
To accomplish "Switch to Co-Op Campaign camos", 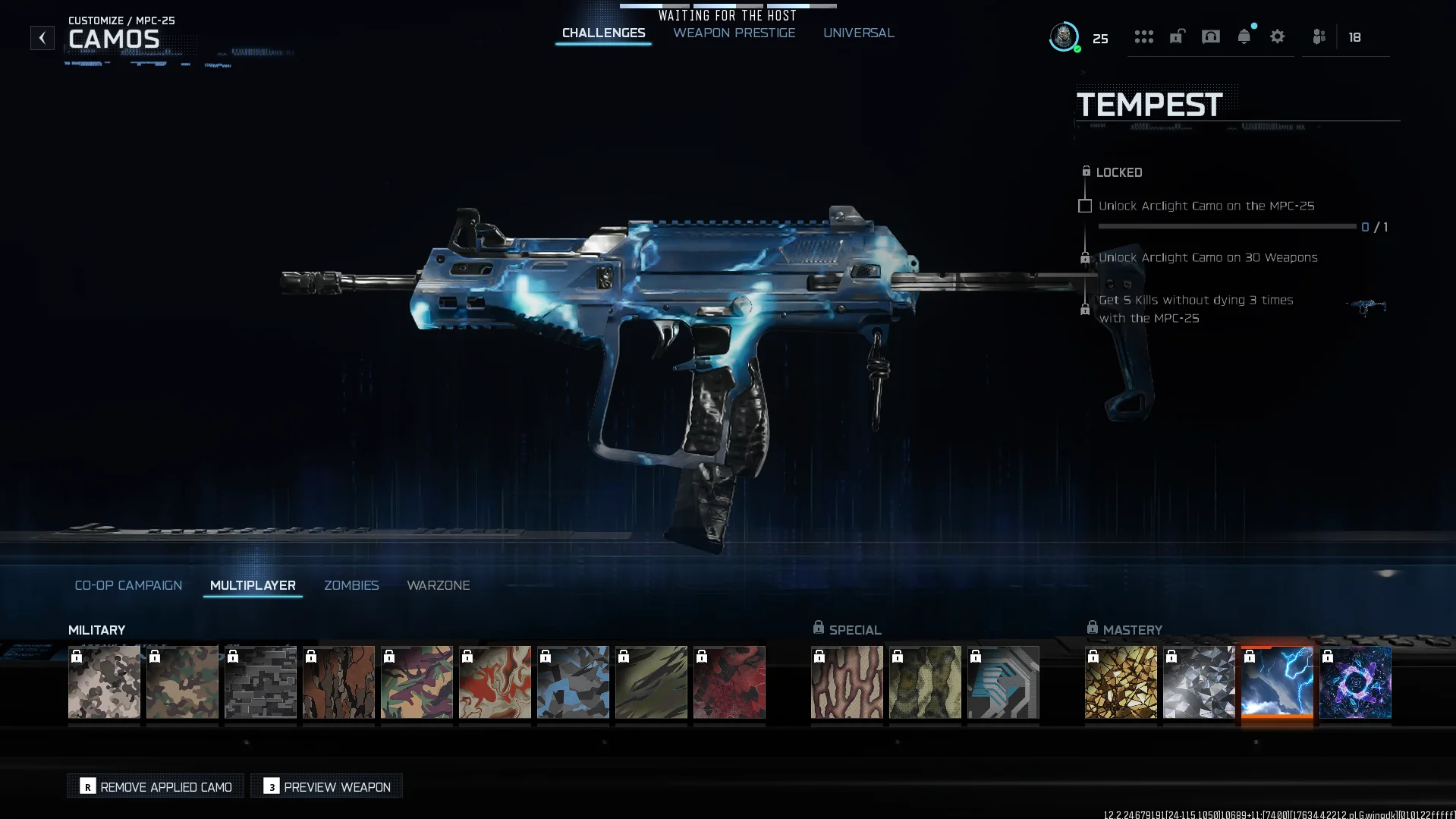I will (128, 585).
